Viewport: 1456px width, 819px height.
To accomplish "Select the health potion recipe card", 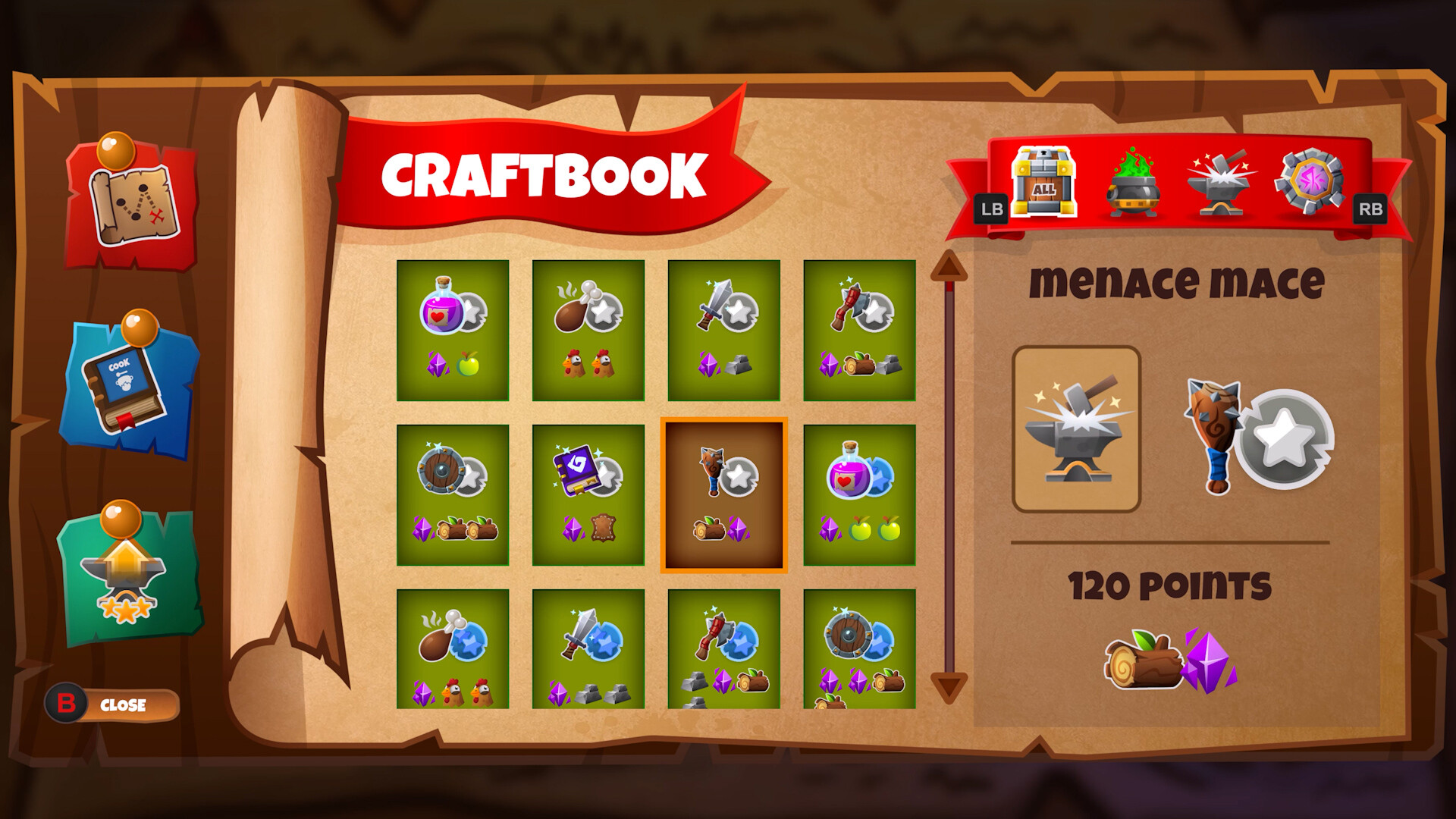I will point(452,330).
